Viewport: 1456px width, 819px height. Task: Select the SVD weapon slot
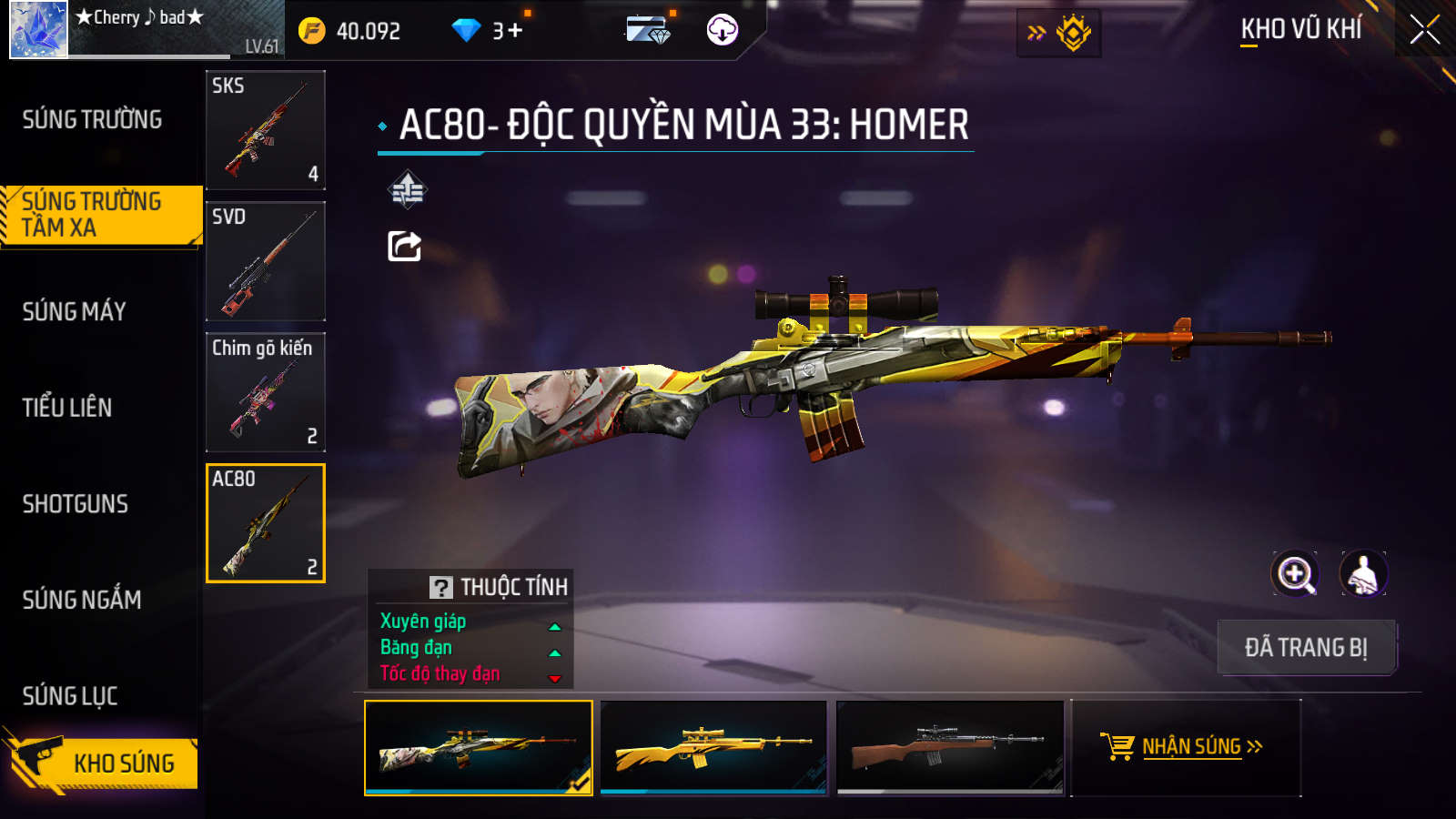point(266,261)
